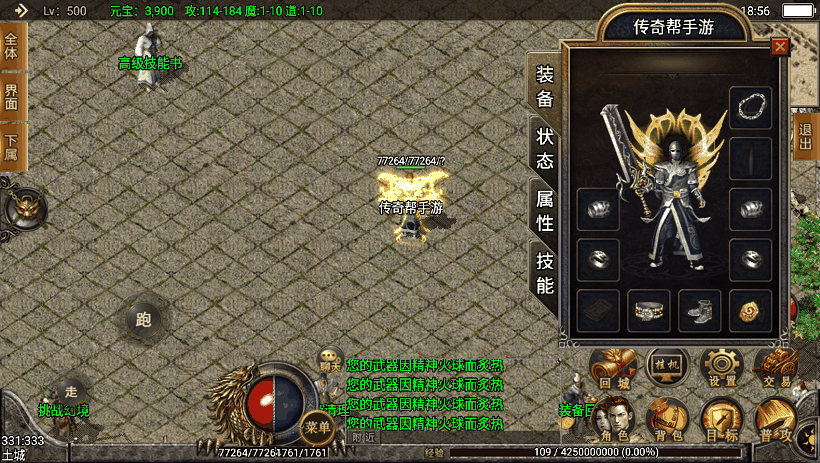
Task: Open the 菜单 menu button
Action: 319,426
